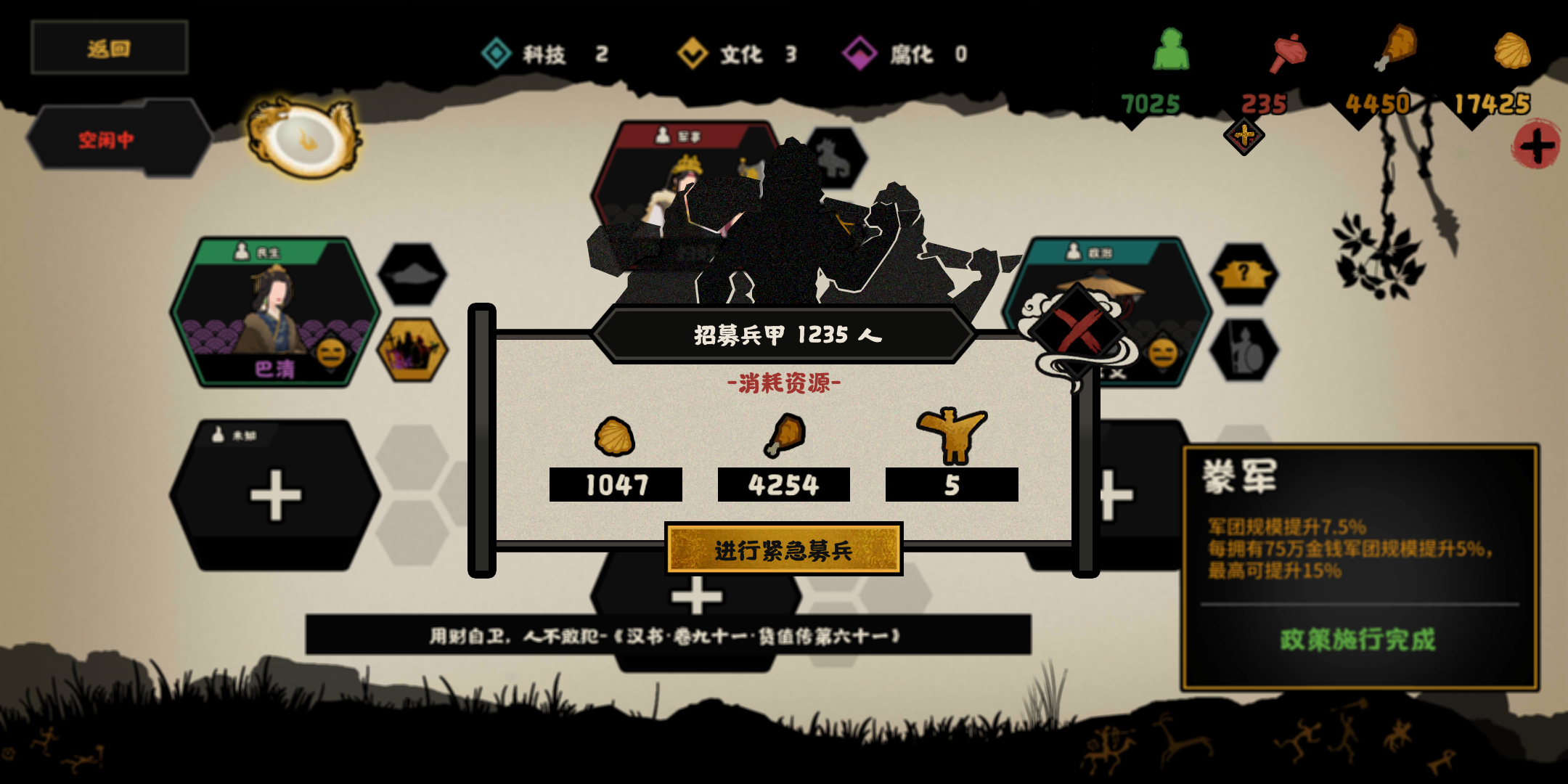
Task: Click the green population figure icon
Action: [x=1173, y=51]
